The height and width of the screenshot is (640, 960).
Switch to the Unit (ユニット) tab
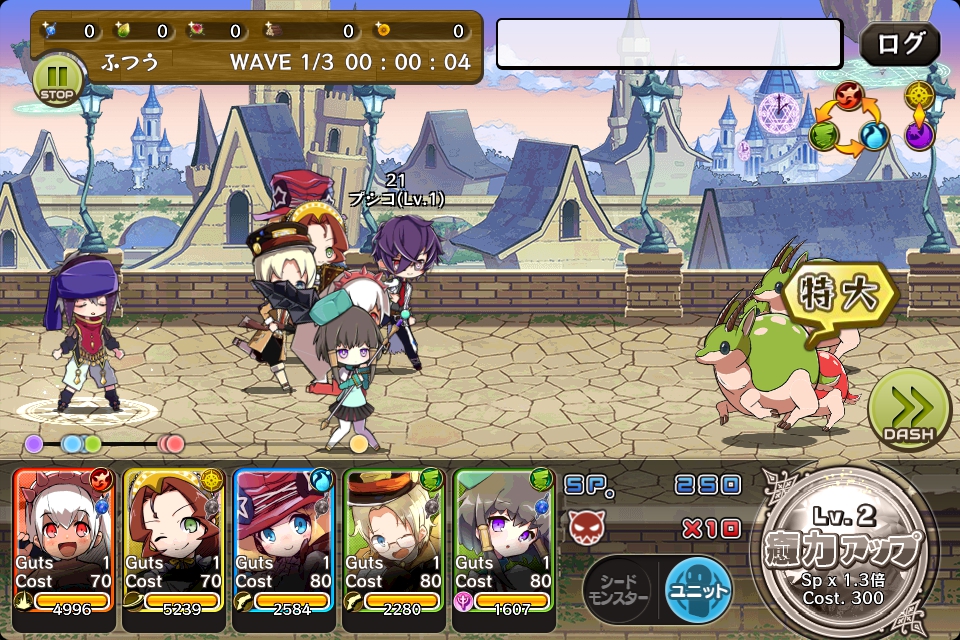point(696,590)
